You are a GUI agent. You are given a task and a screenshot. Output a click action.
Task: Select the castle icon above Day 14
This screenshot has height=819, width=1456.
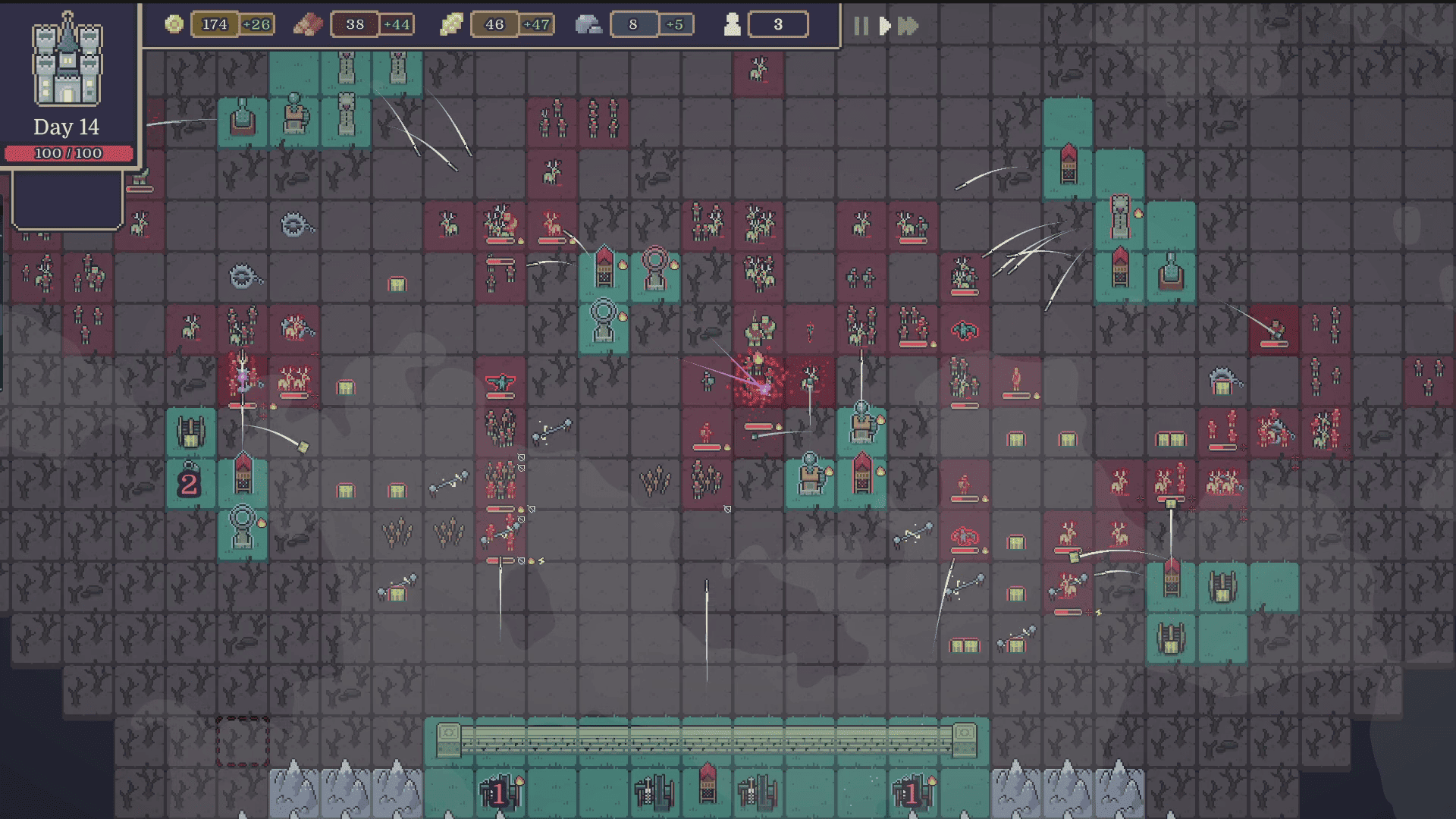point(67,61)
